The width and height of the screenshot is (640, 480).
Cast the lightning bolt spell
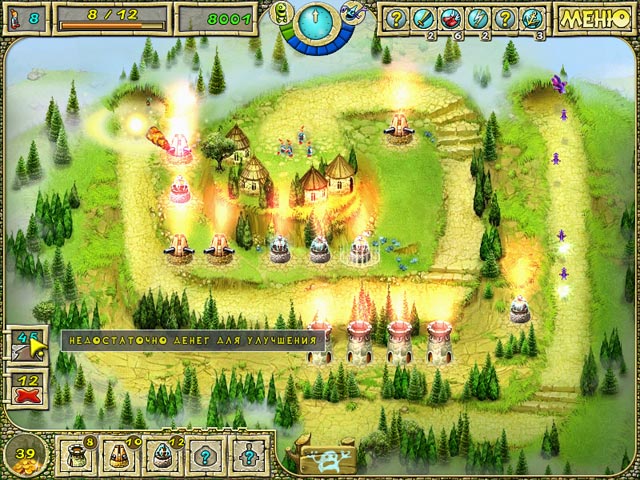477,17
